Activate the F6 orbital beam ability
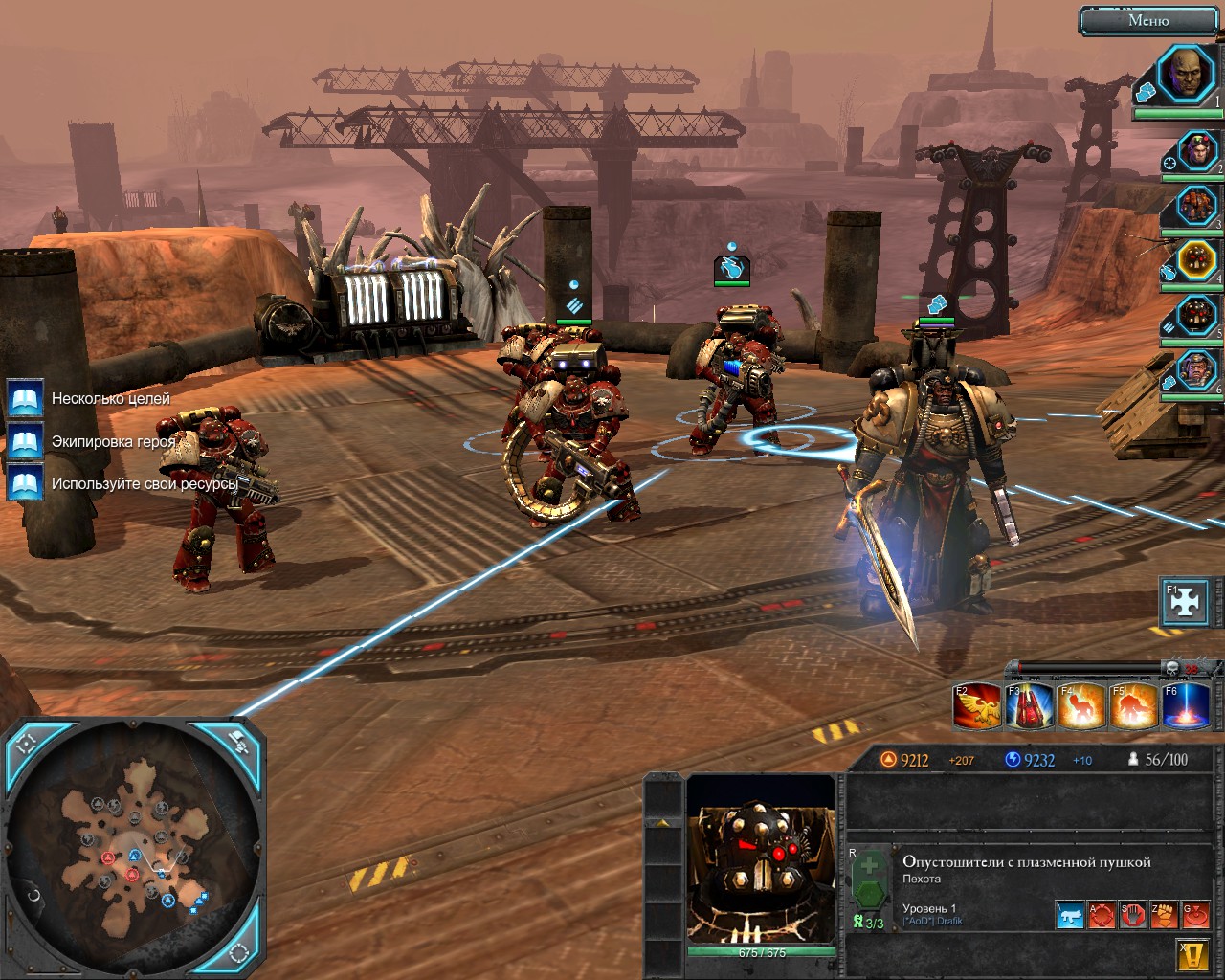Screen dimensions: 1225x980 tap(1185, 706)
